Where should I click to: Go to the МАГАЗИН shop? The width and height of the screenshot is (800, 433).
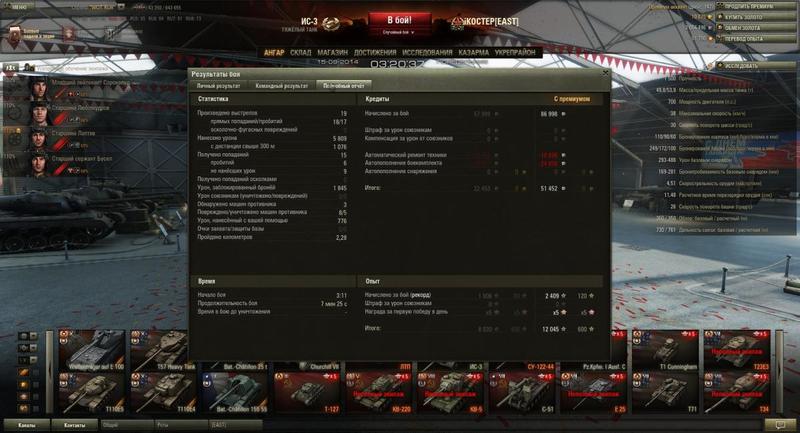click(335, 52)
